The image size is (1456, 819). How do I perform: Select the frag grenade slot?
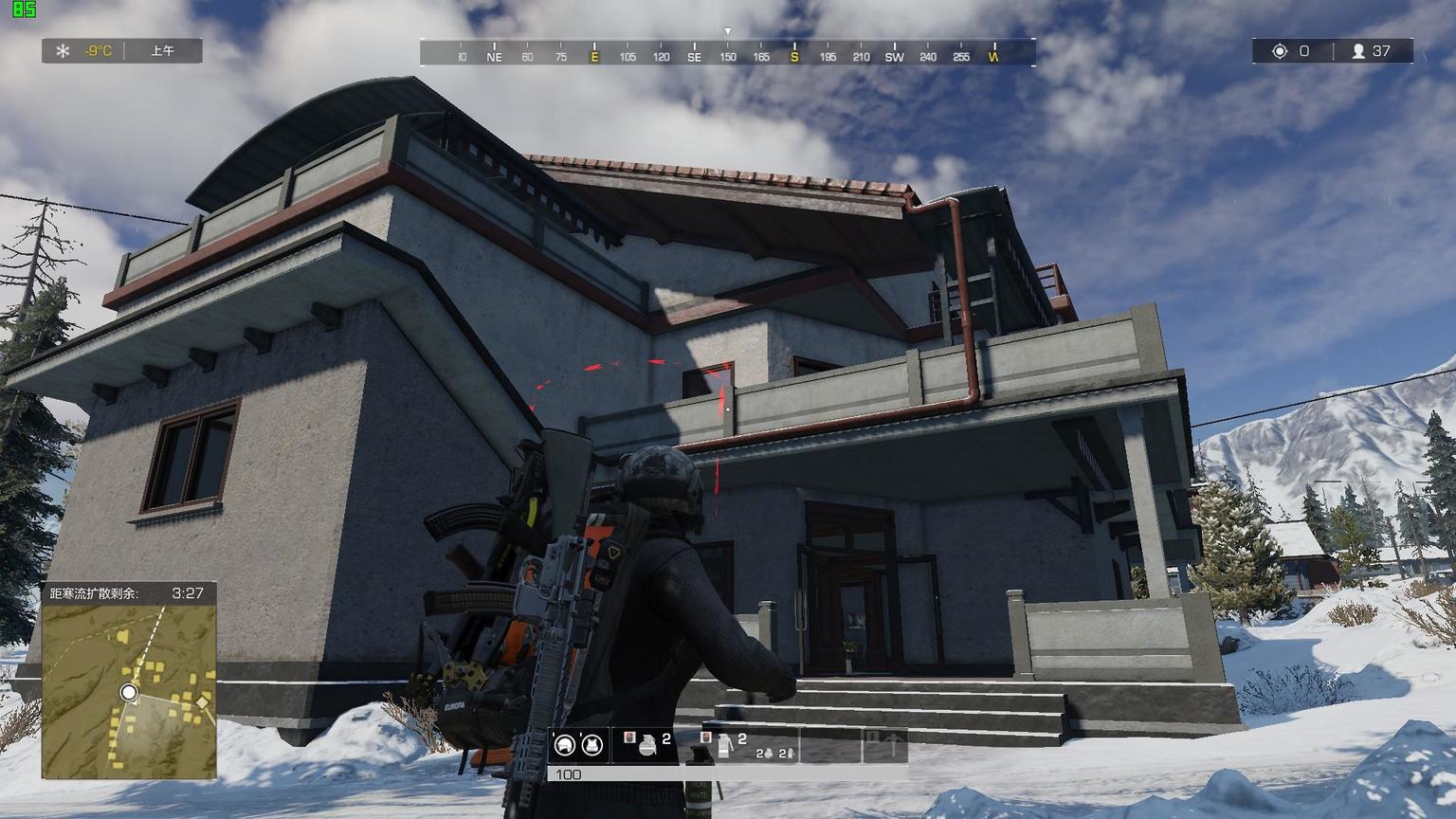[x=647, y=744]
